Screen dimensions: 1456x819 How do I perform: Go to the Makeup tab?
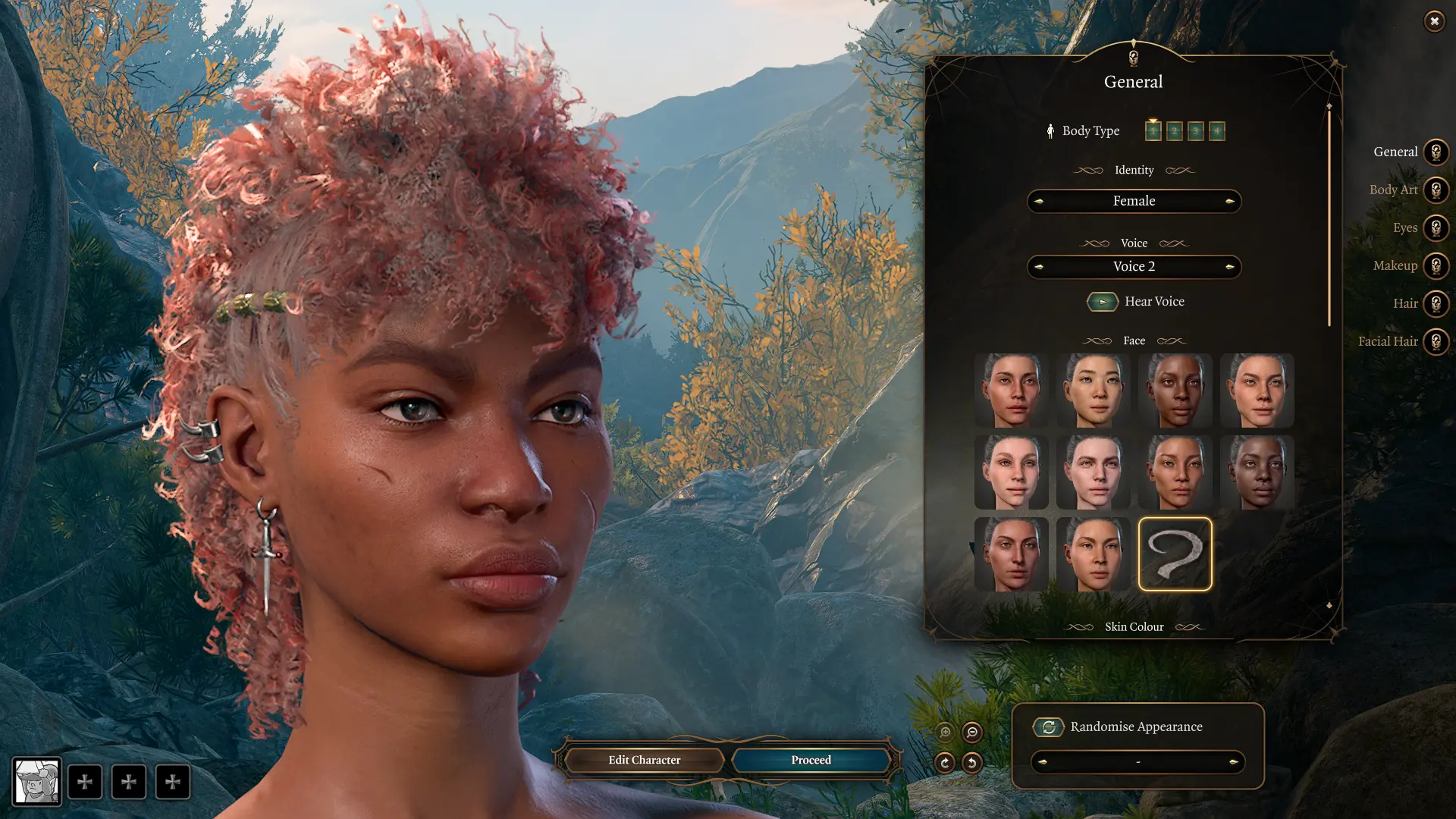[x=1436, y=266]
